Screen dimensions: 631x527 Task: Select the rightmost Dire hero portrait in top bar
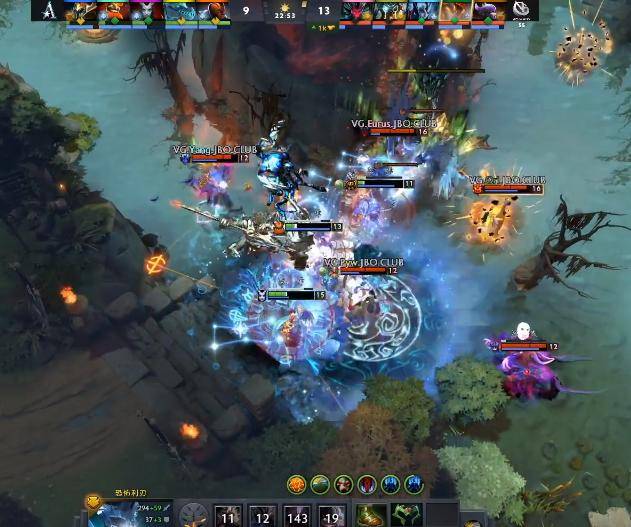[486, 11]
